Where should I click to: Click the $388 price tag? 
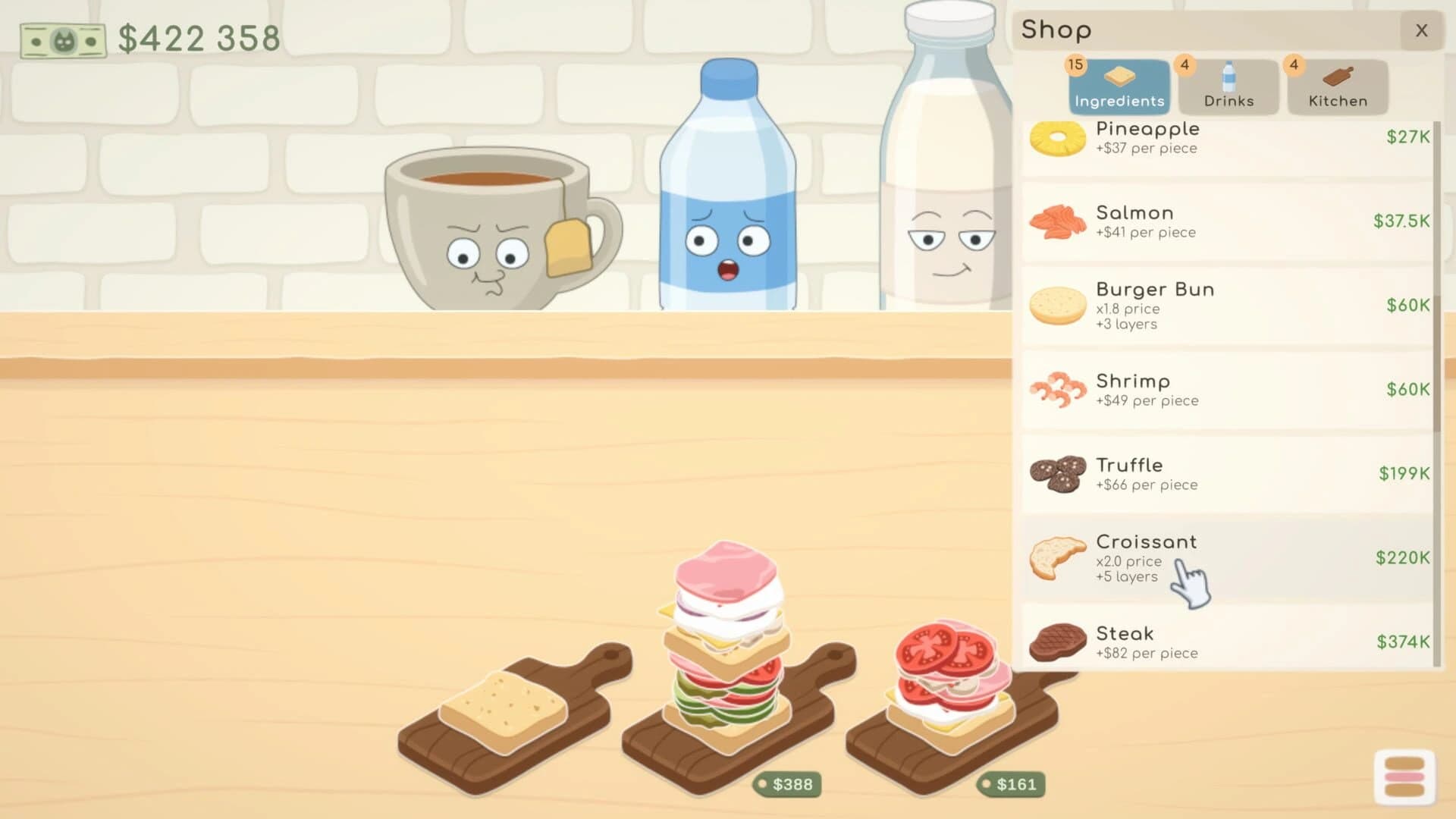tap(789, 786)
